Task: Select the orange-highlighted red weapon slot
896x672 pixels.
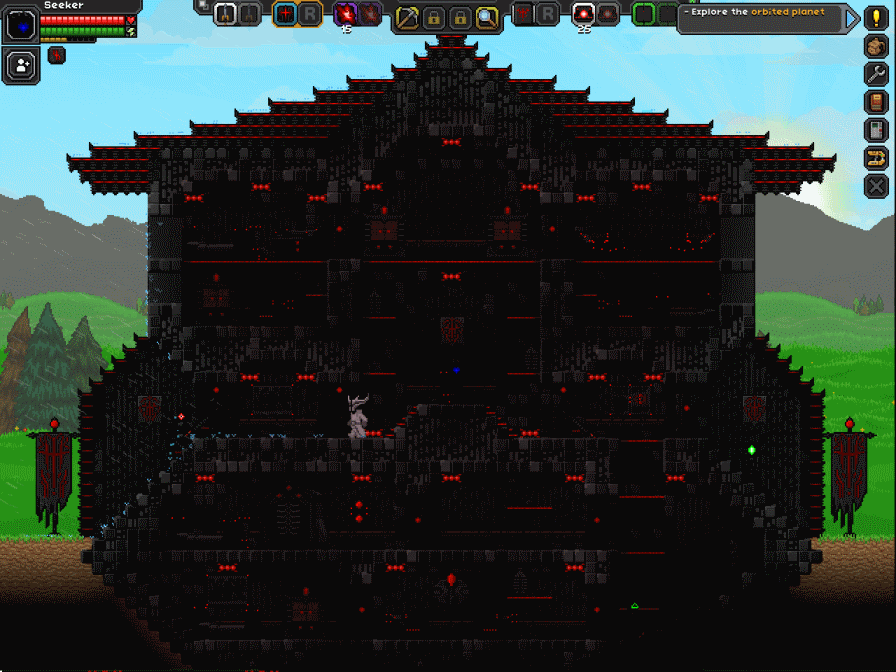Action: click(285, 14)
